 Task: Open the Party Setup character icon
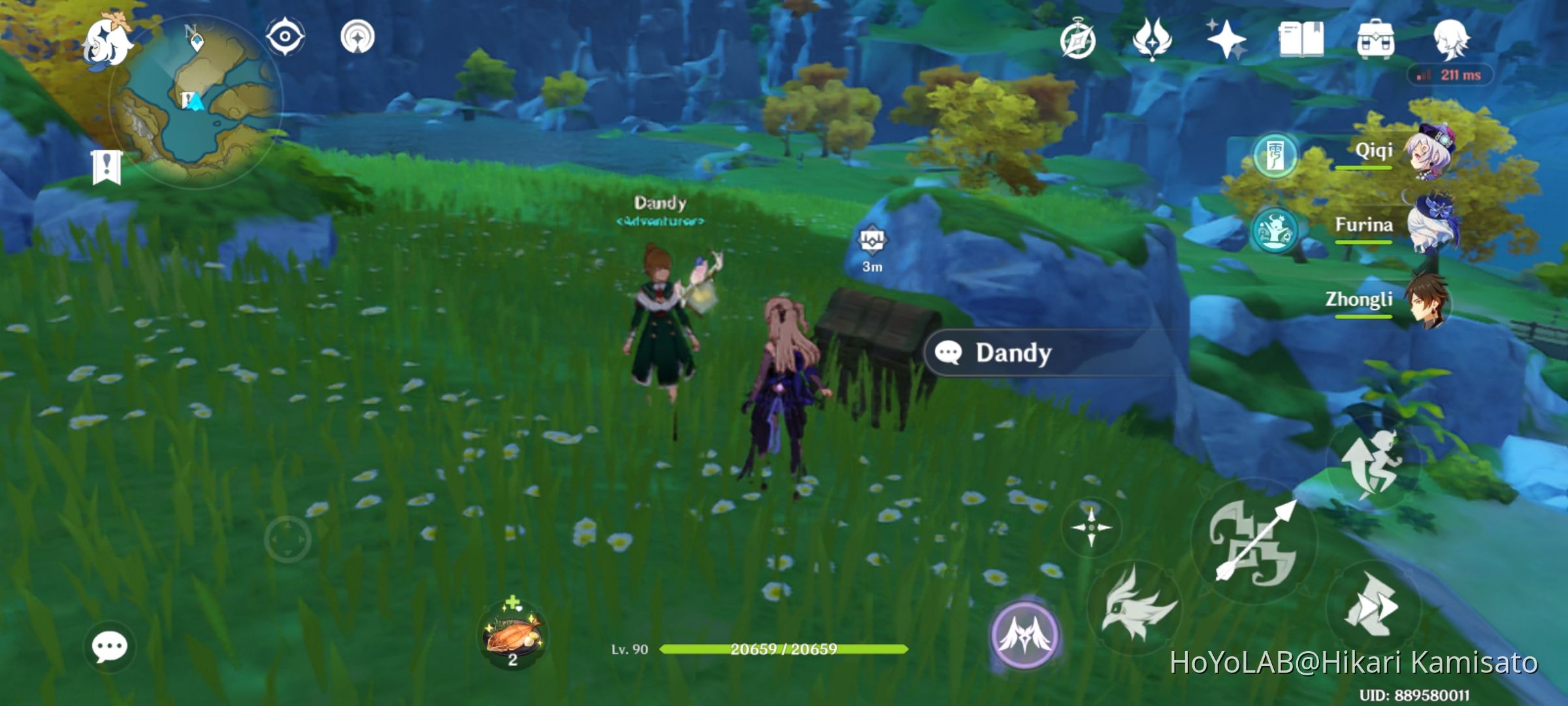pos(1454,41)
